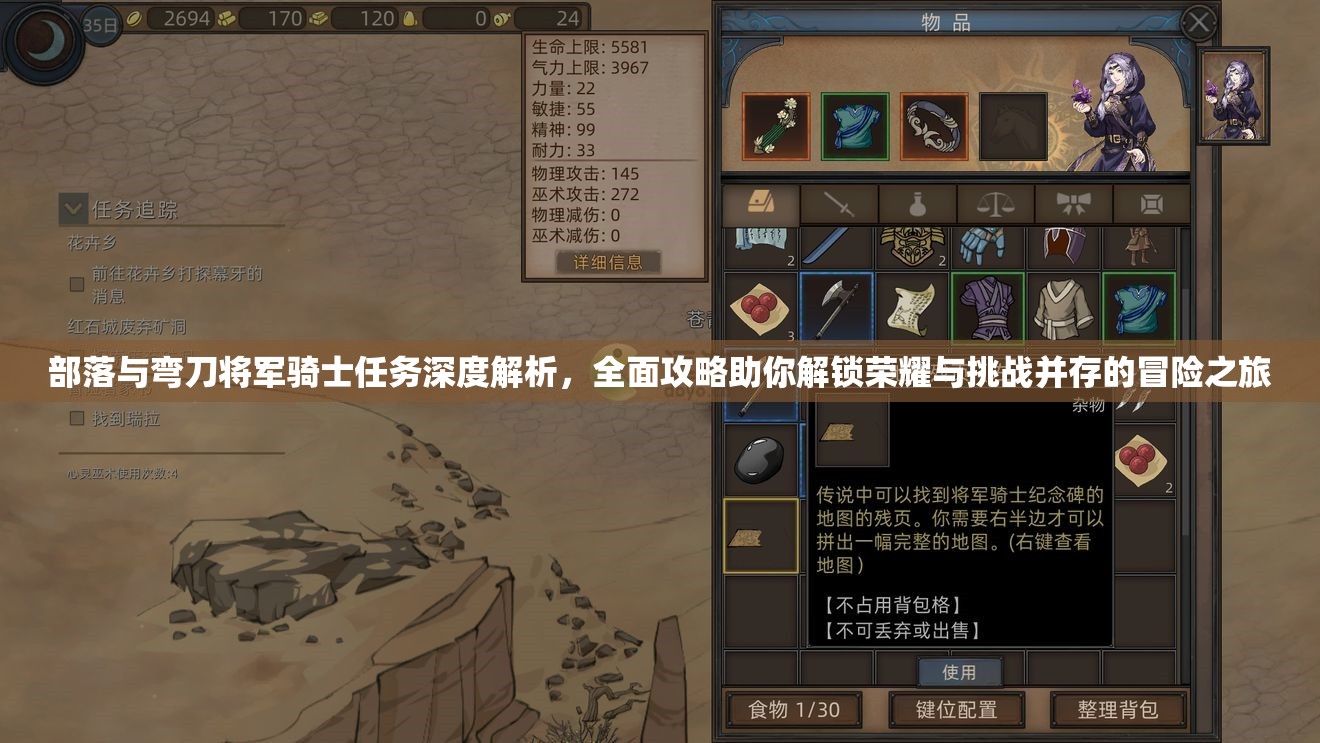
Task: Open the backpack all-items category icon
Action: 762,203
